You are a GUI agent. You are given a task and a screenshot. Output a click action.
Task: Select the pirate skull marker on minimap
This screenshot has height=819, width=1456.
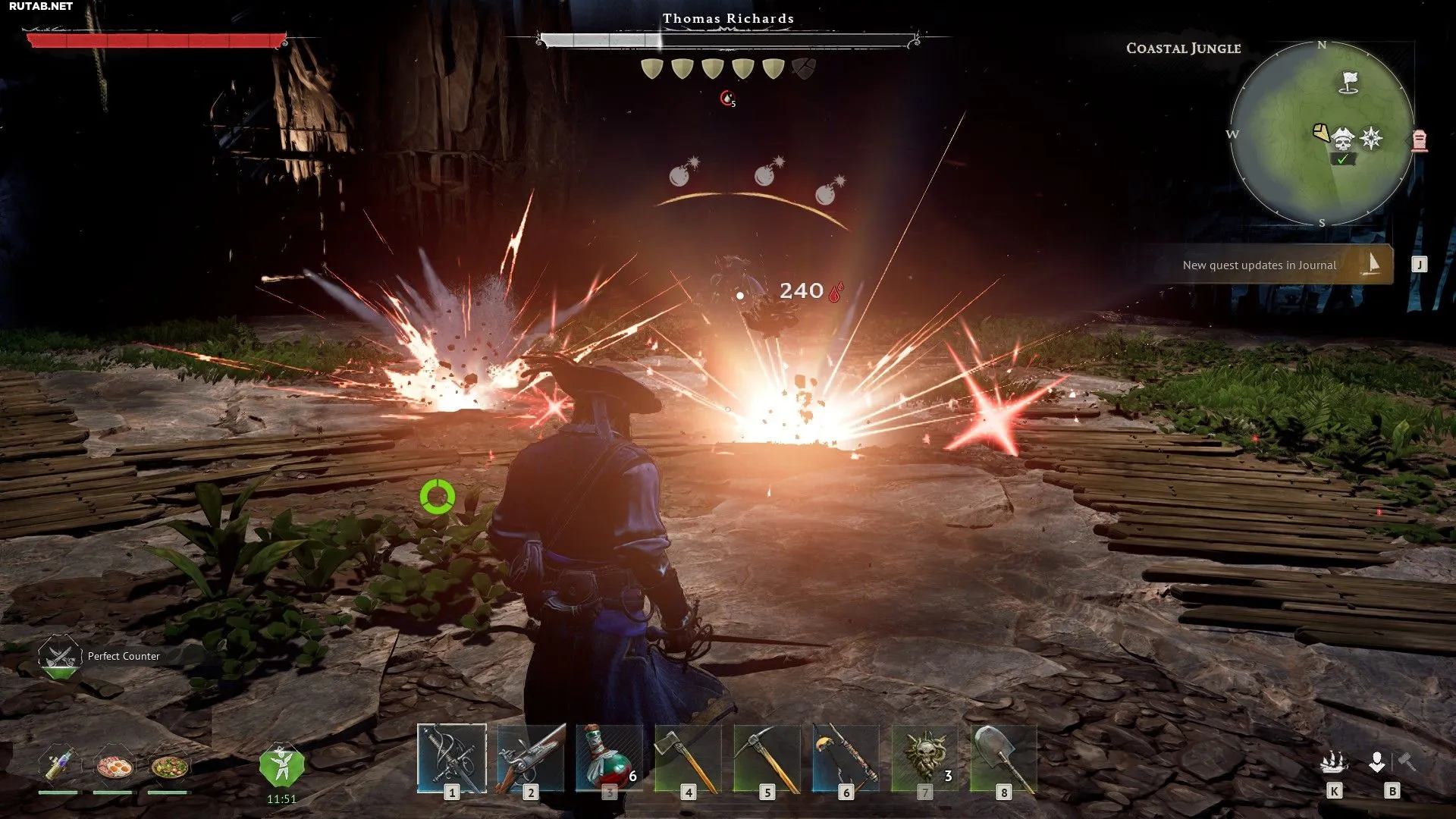point(1343,140)
